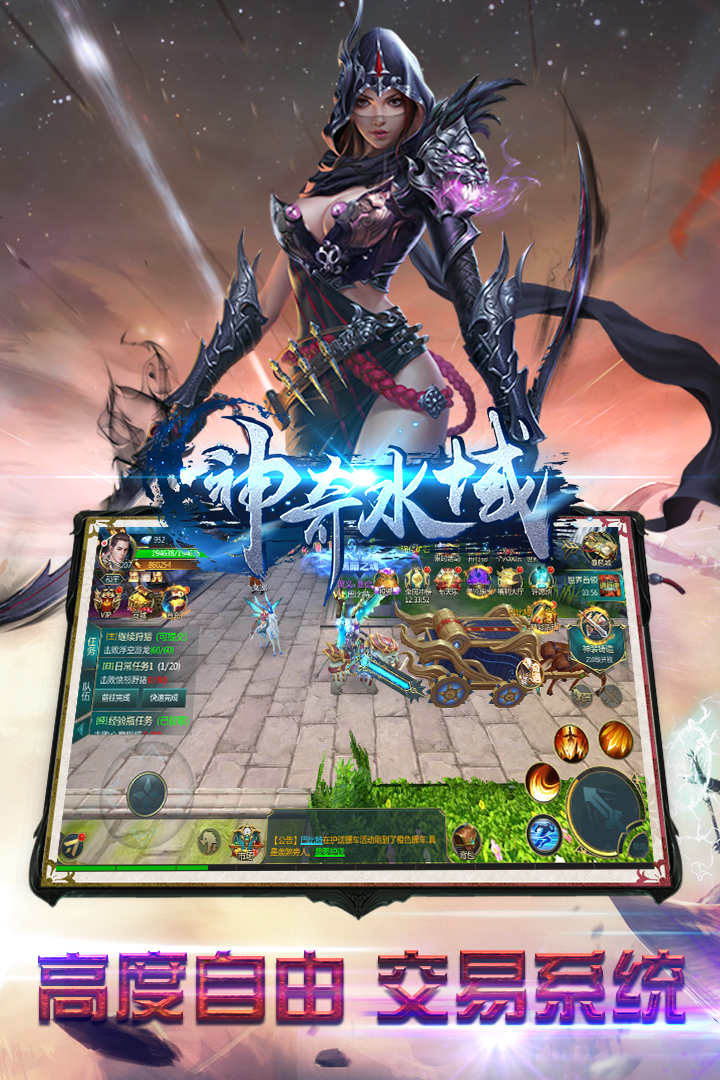Open the 背包 backpack
The image size is (720, 1080).
[x=466, y=841]
